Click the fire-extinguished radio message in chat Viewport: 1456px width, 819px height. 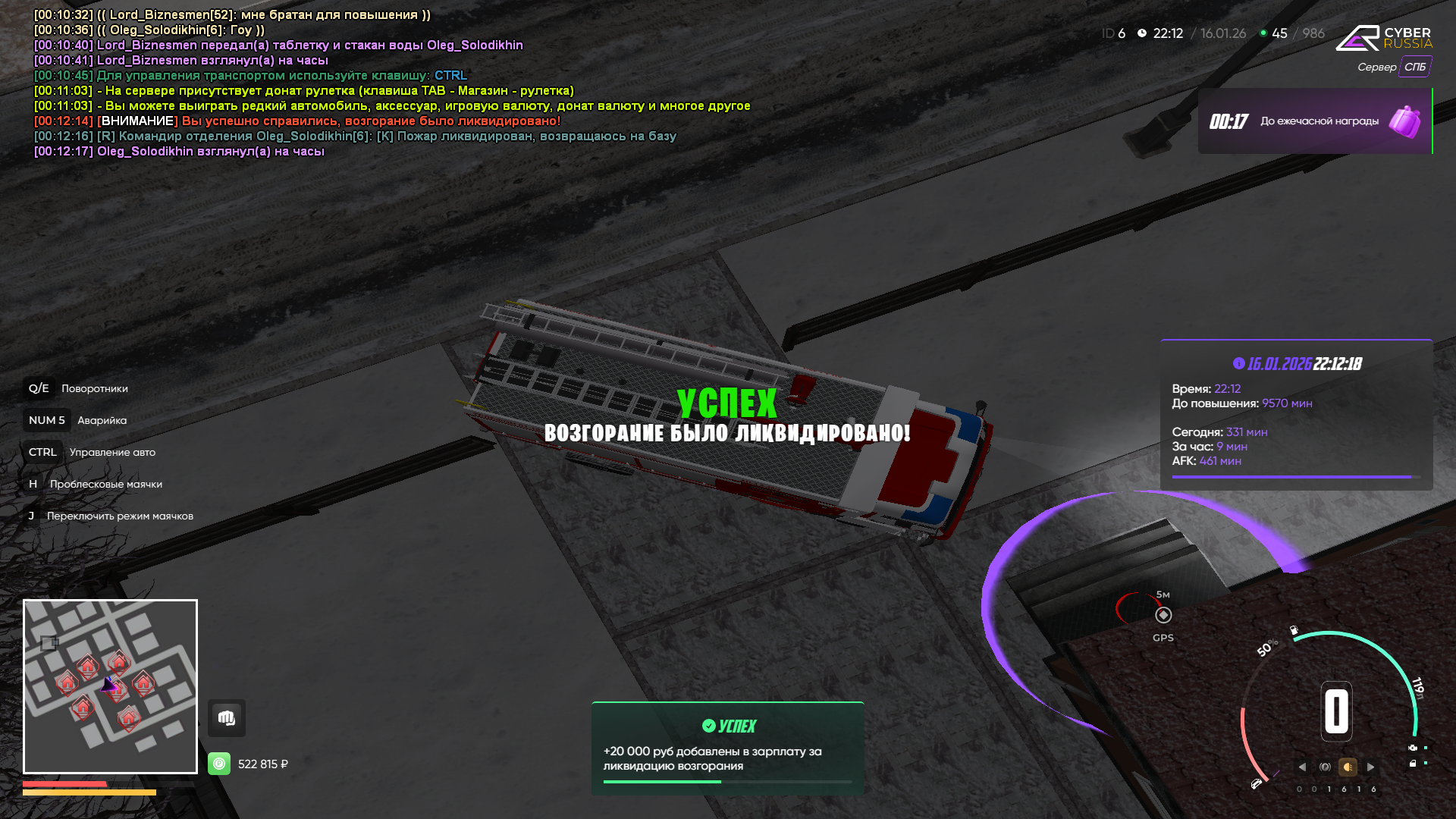(x=387, y=136)
